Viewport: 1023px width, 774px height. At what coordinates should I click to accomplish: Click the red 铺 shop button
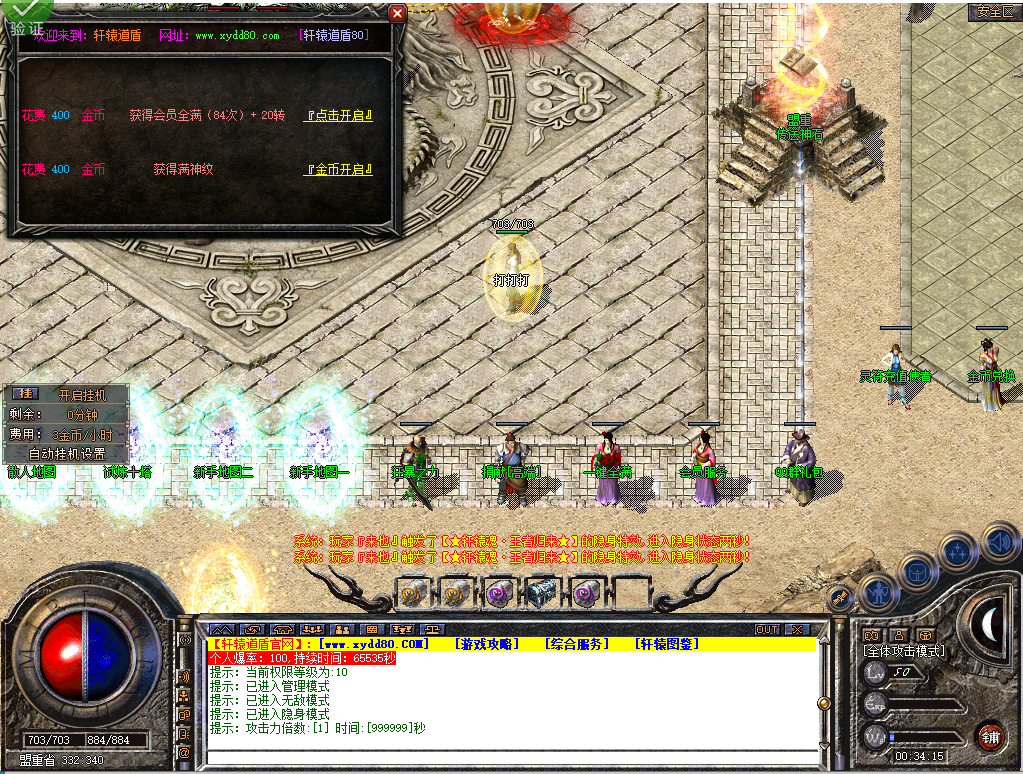(990, 736)
